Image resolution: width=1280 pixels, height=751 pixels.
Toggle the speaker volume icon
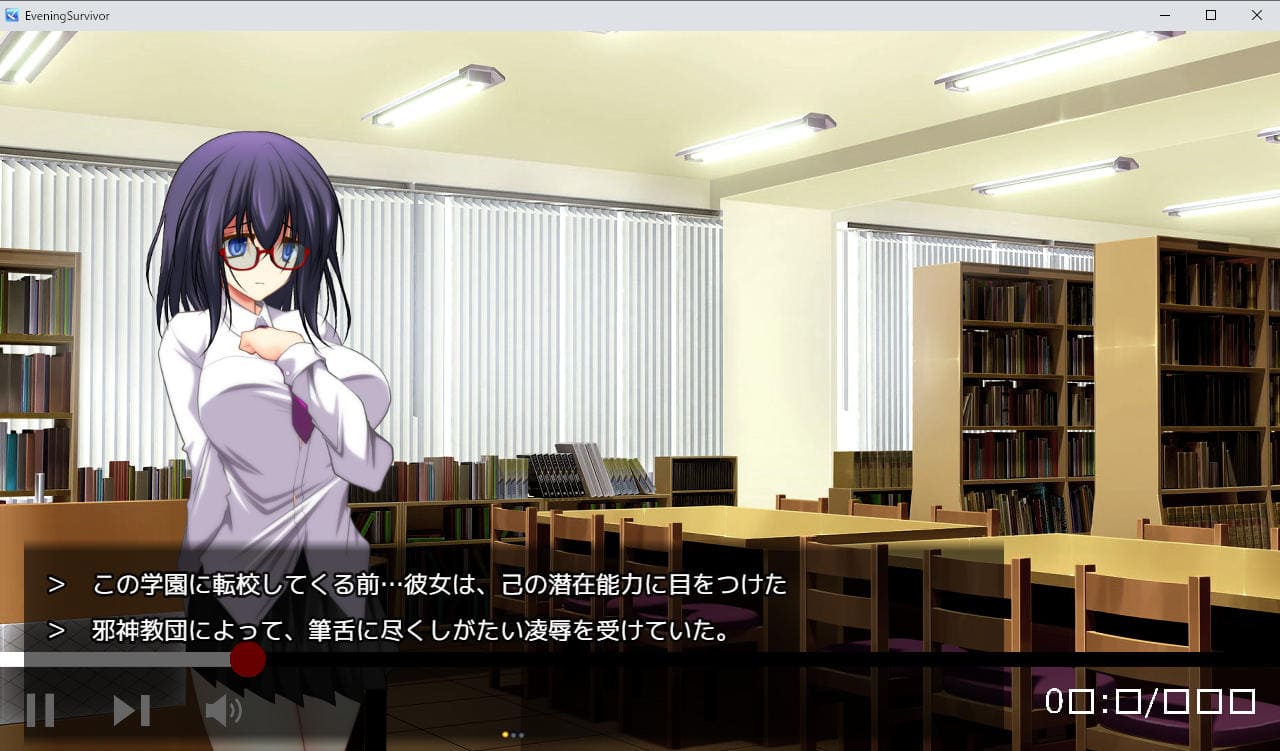223,710
